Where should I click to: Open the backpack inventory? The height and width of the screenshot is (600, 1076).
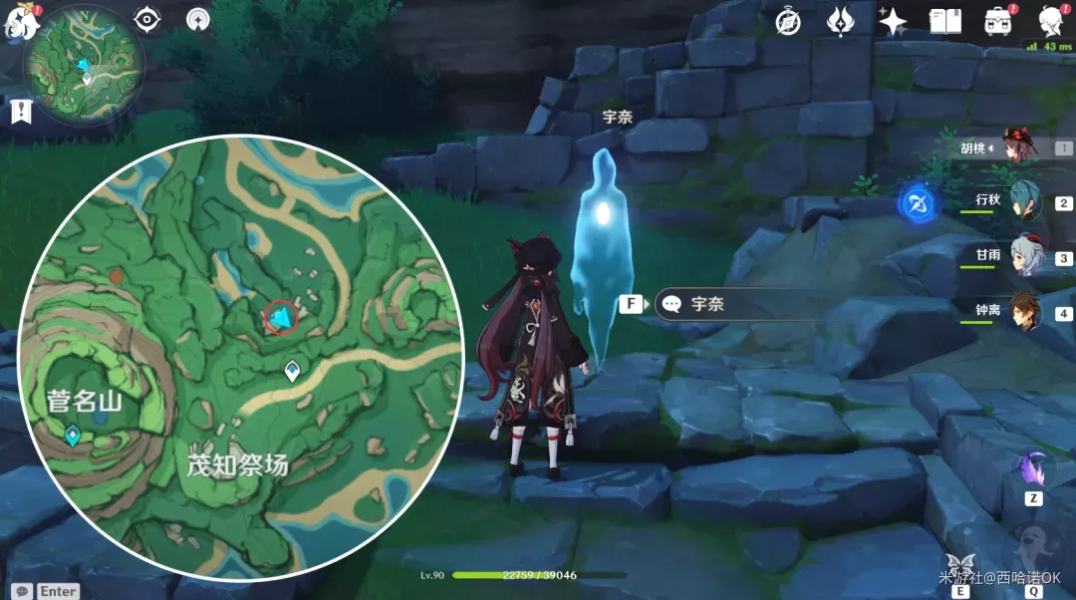(997, 21)
